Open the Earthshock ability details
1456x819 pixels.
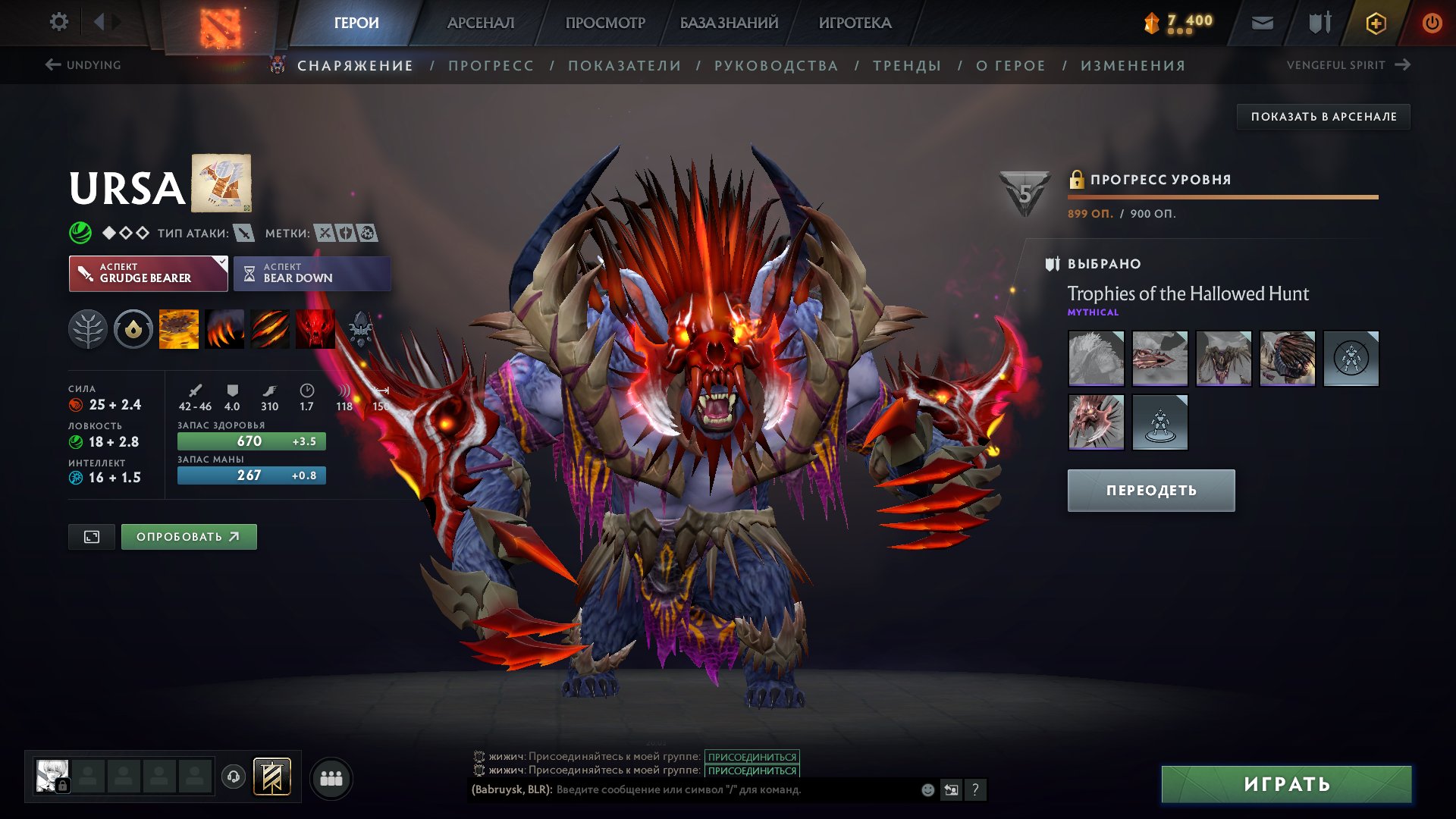click(180, 328)
